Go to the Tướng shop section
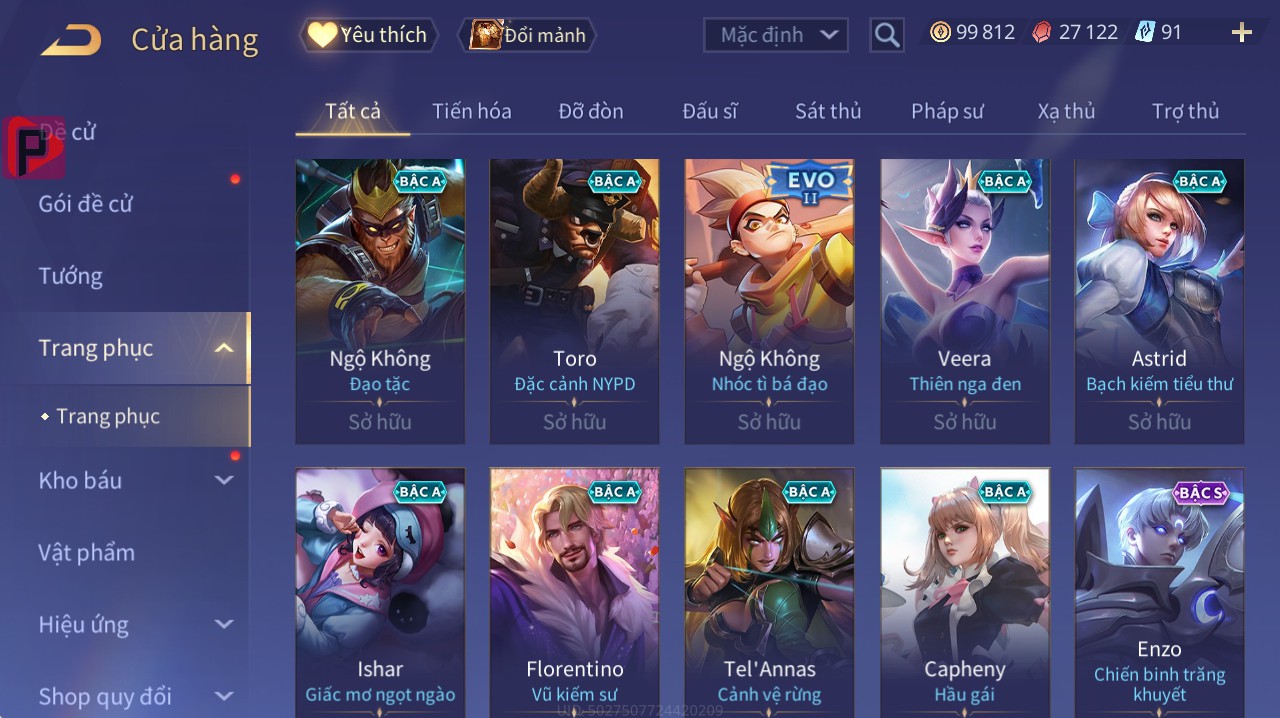The width and height of the screenshot is (1280, 718). (71, 276)
